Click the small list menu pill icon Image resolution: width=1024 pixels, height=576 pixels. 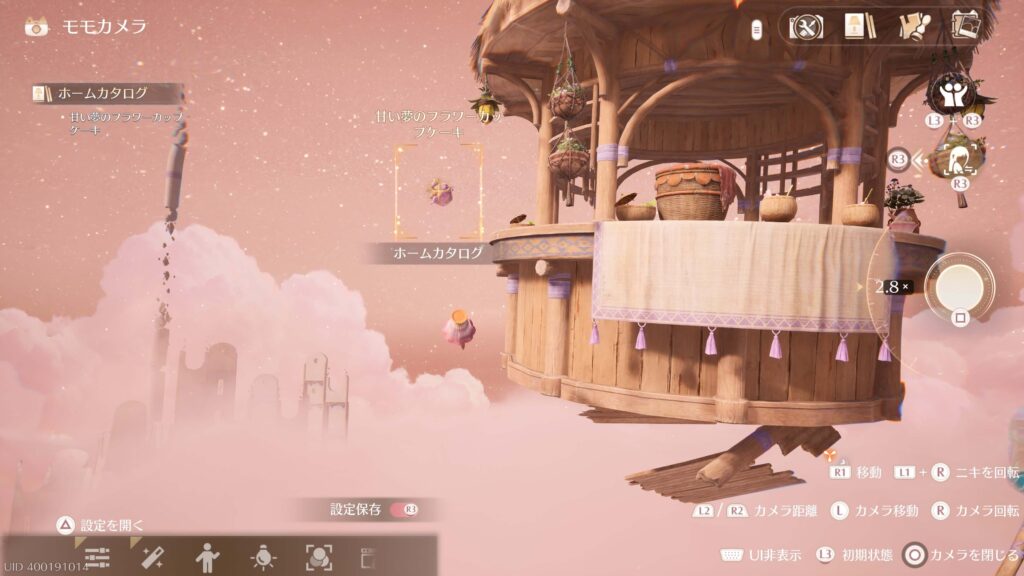click(x=758, y=29)
